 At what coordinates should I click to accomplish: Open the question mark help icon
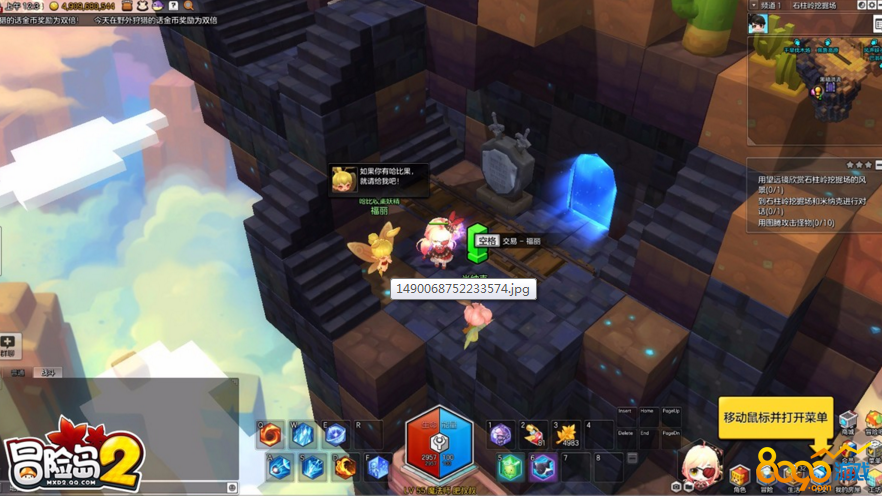coord(173,6)
